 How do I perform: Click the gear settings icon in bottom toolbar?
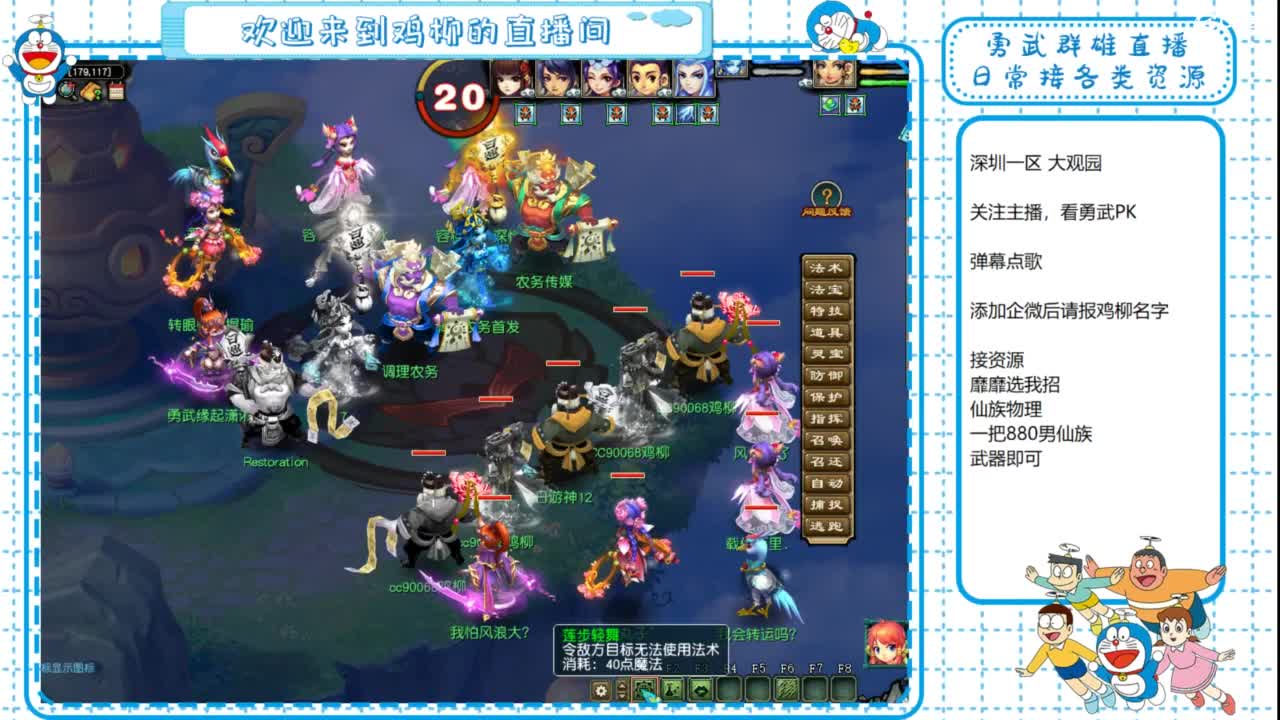click(x=601, y=691)
